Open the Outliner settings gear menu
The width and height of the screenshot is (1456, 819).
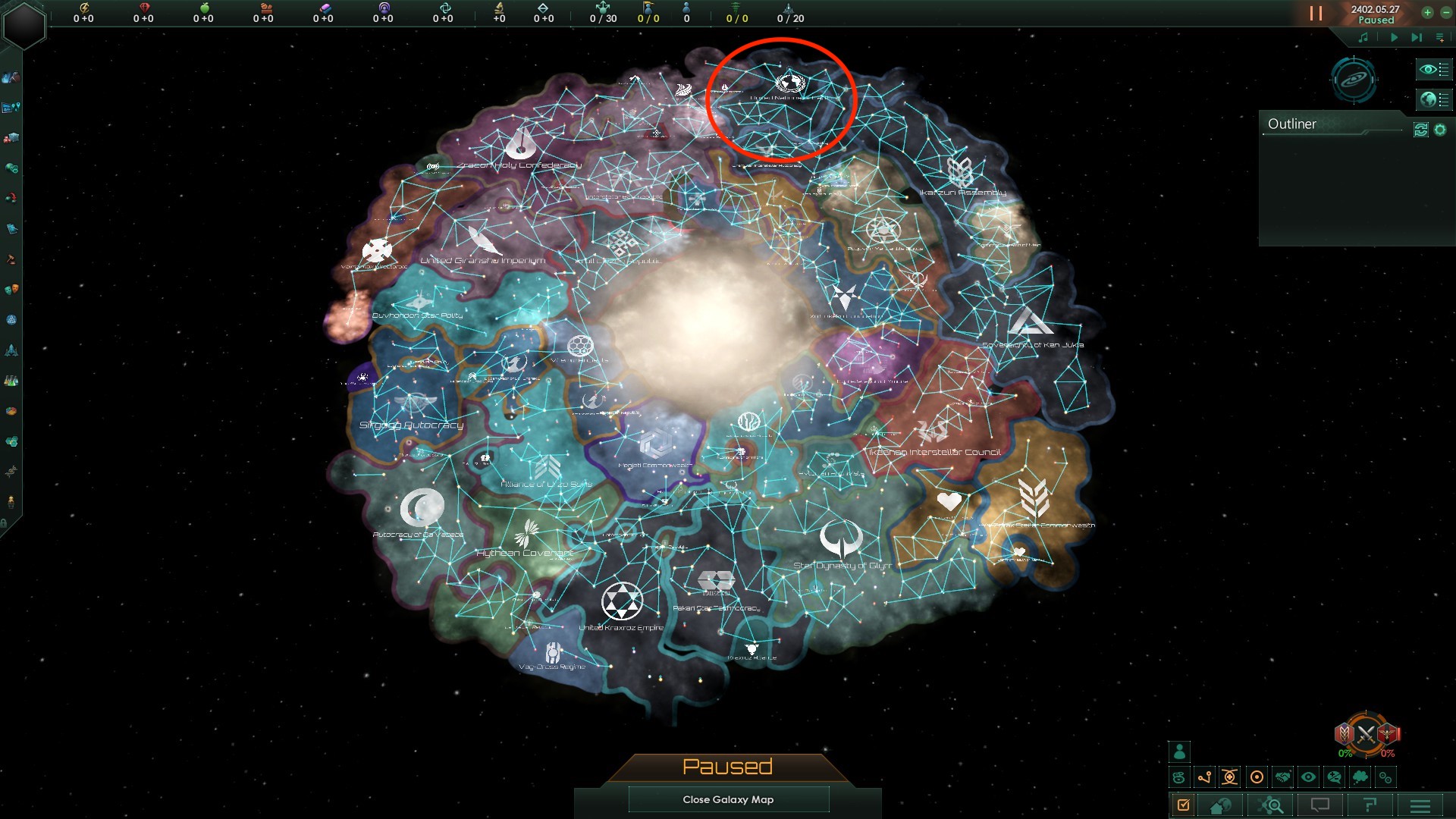pos(1439,129)
